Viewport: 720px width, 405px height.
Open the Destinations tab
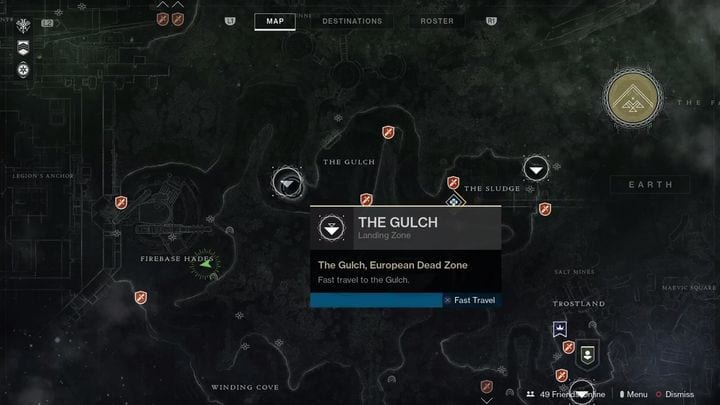click(x=351, y=21)
